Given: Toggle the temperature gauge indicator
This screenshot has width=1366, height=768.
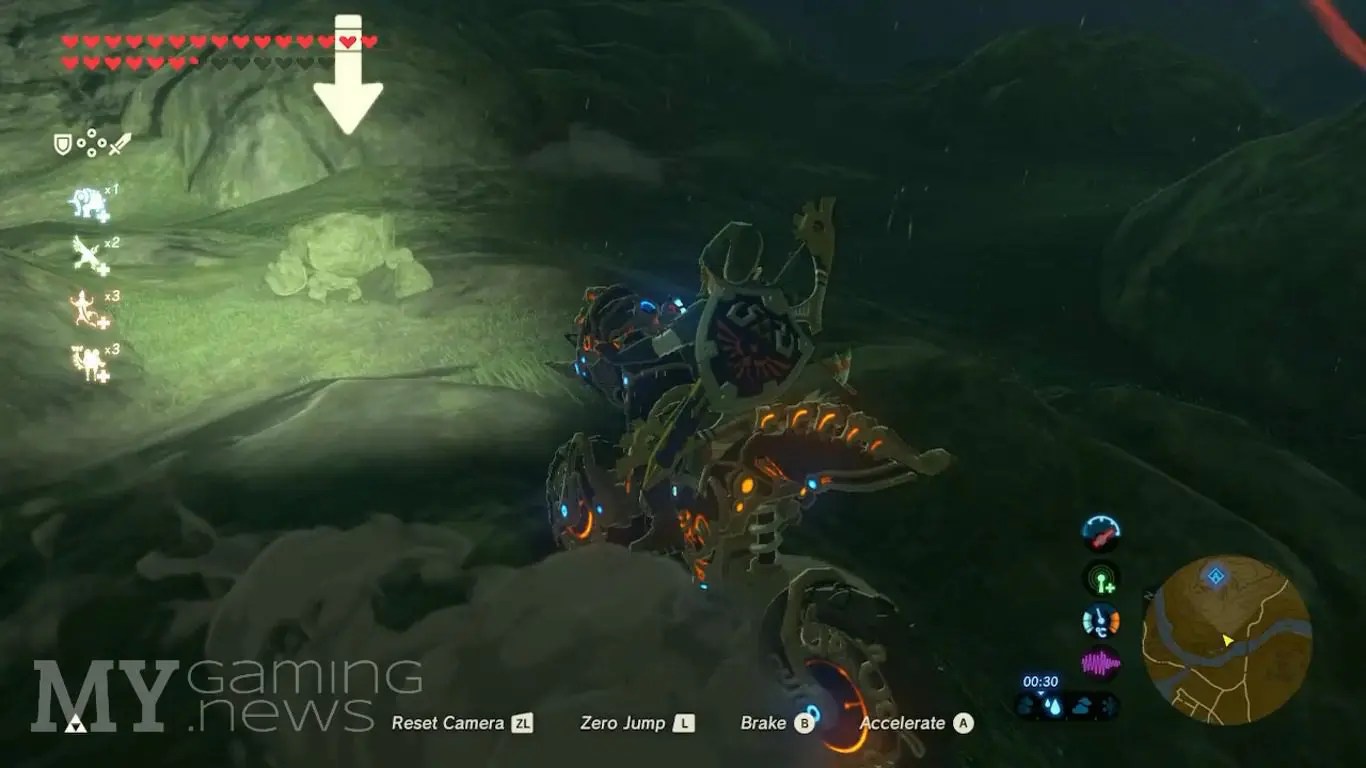Looking at the screenshot, I should pos(1101,620).
